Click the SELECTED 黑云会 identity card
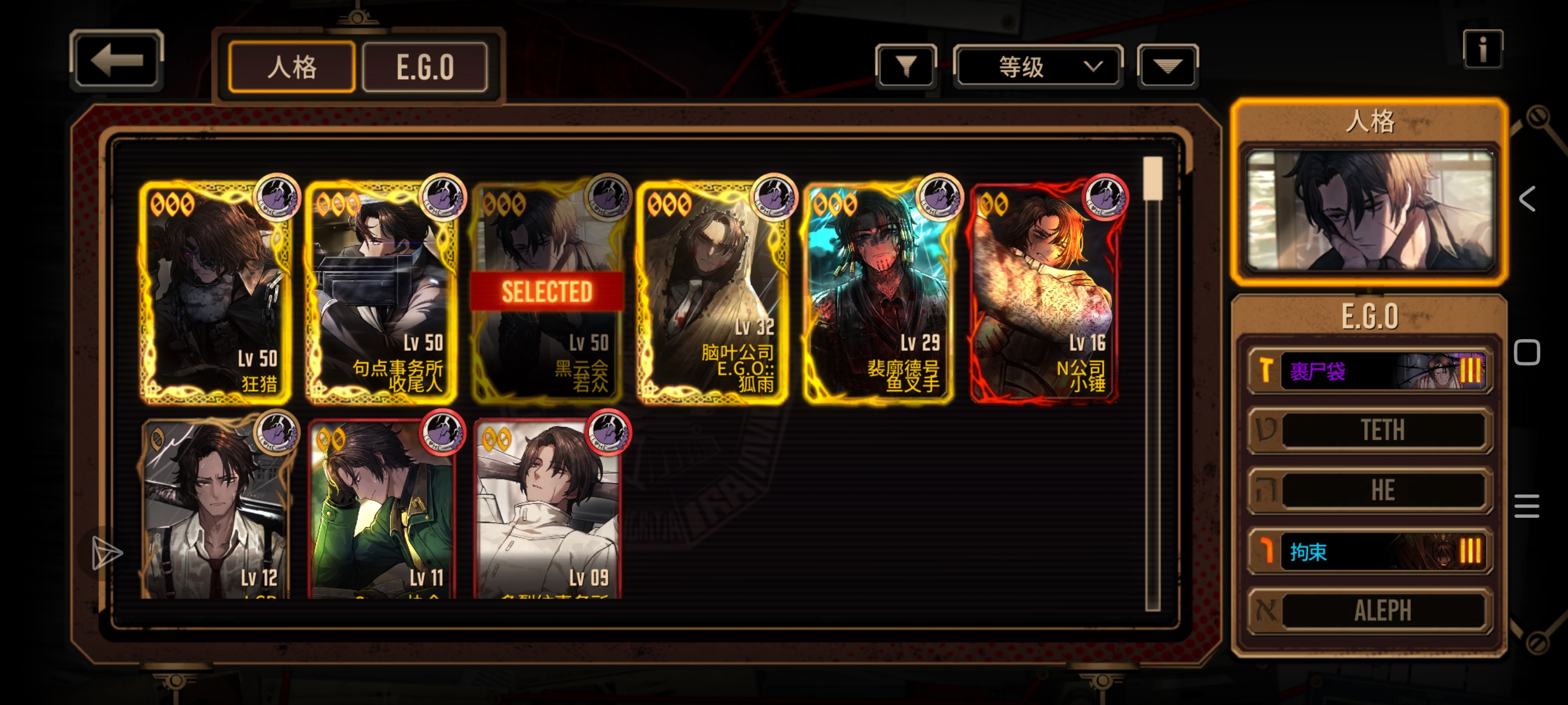This screenshot has width=1568, height=705. 547,292
